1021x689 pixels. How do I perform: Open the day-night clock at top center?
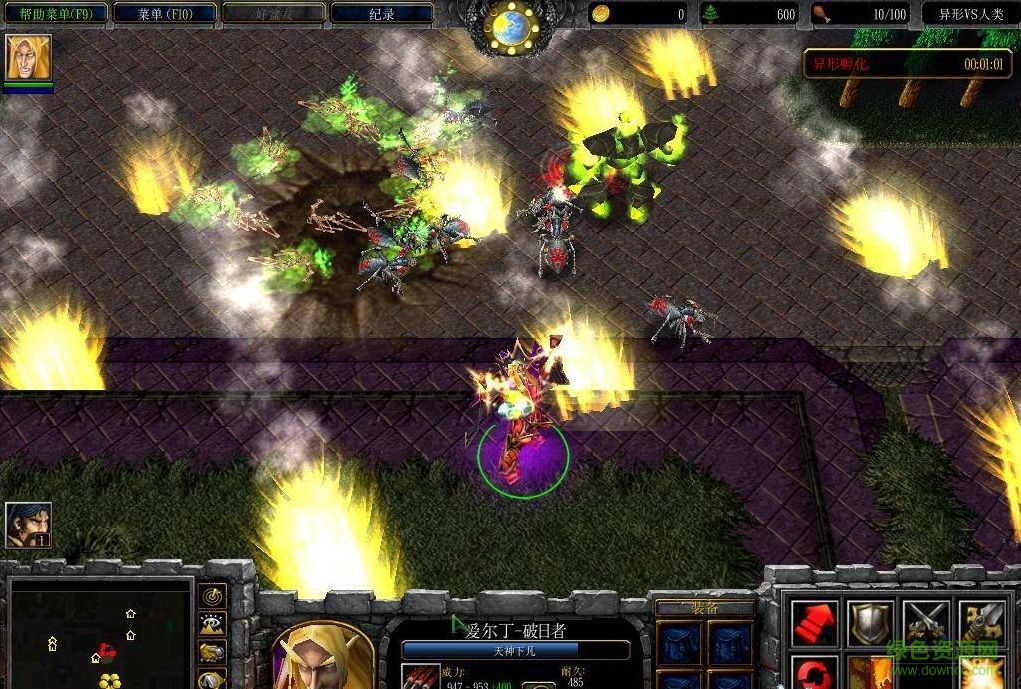point(513,28)
